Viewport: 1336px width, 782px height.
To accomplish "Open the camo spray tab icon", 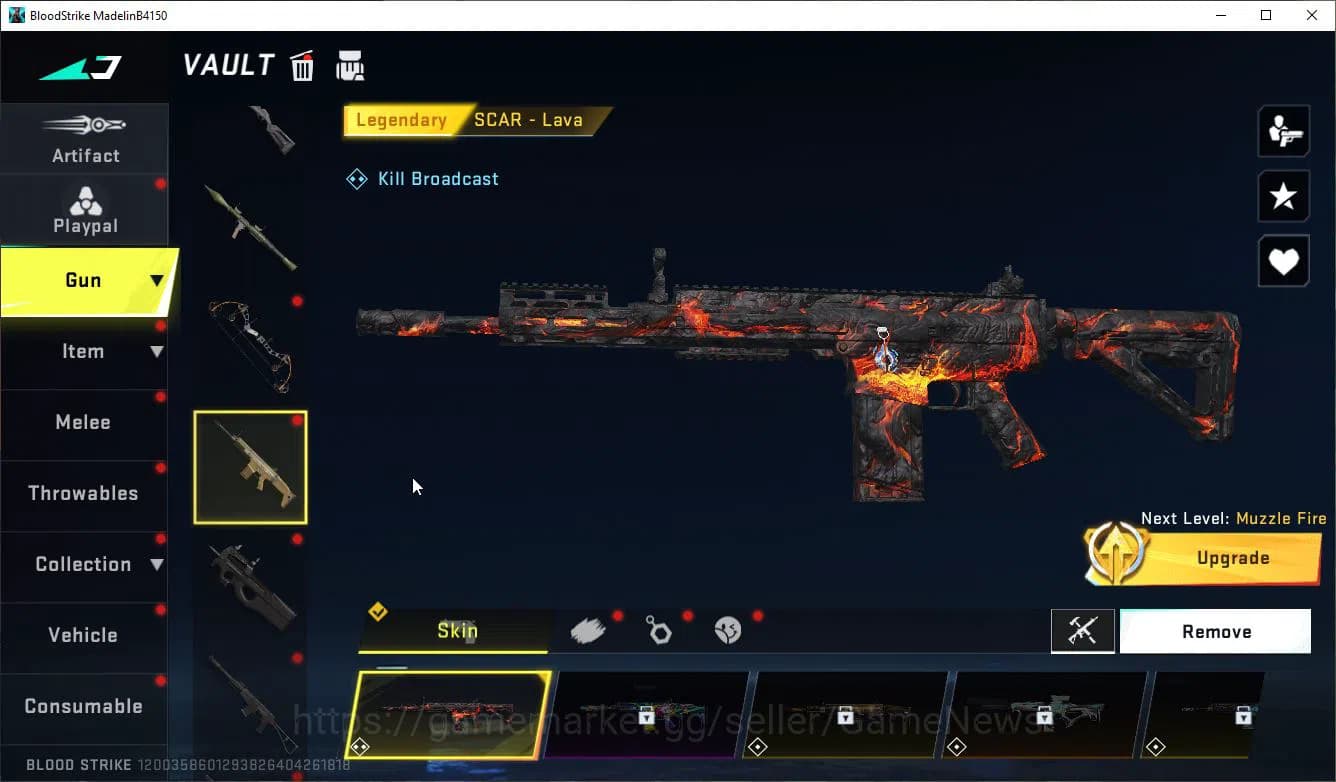I will [589, 628].
